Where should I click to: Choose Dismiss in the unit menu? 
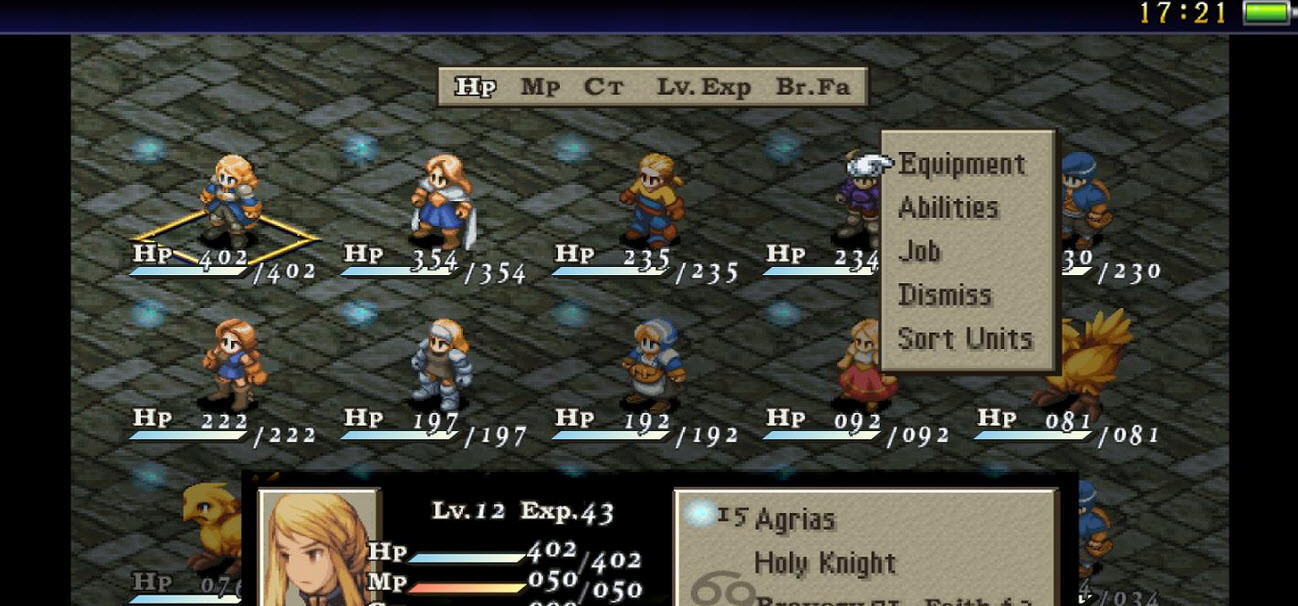click(x=944, y=295)
